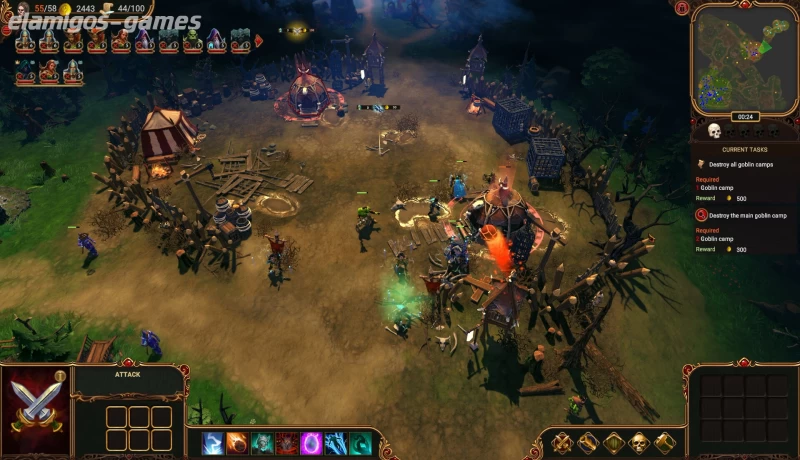The image size is (800, 460).
Task: Click the white skull wave indicator
Action: [714, 130]
